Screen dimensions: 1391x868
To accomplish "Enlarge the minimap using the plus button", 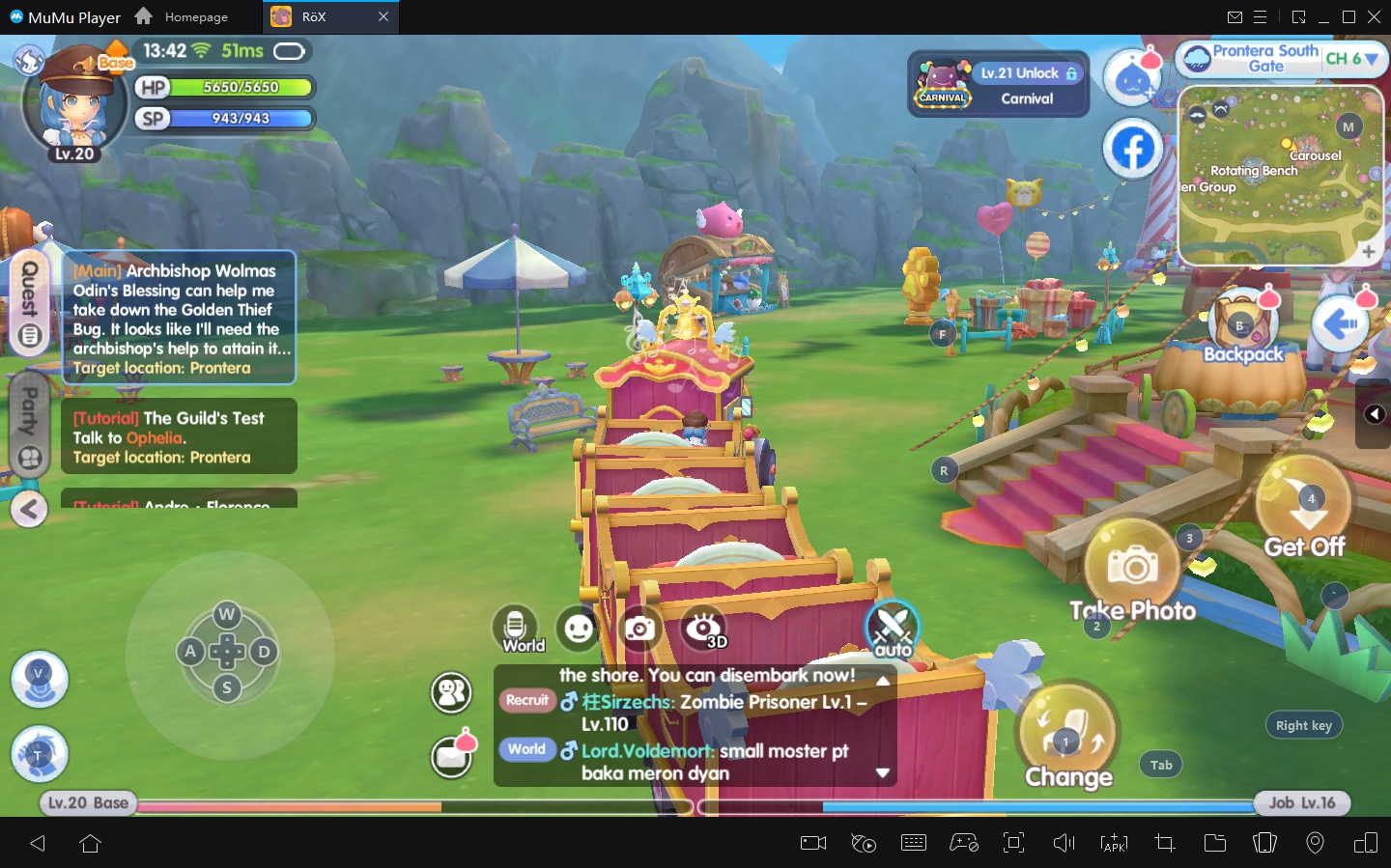I will (x=1369, y=252).
